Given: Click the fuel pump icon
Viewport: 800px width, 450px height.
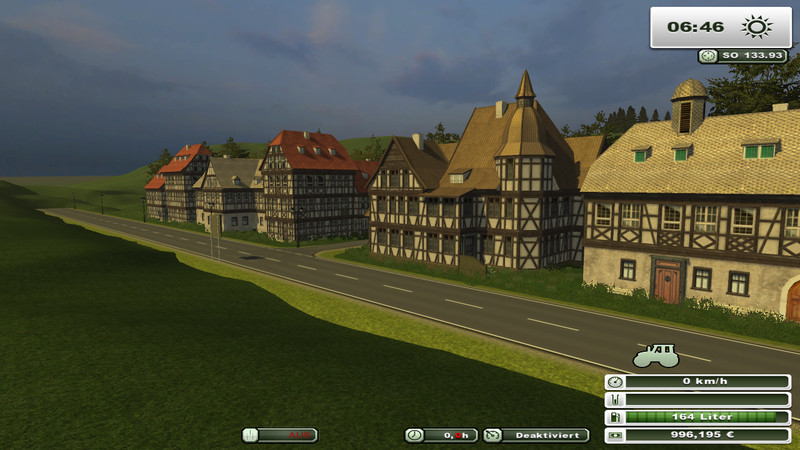Looking at the screenshot, I should (614, 417).
